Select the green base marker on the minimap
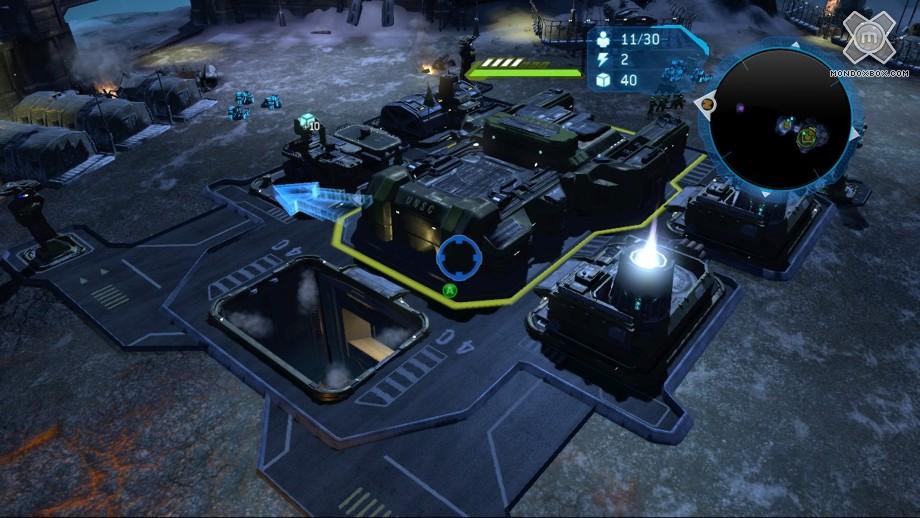The width and height of the screenshot is (920, 518). click(x=807, y=137)
